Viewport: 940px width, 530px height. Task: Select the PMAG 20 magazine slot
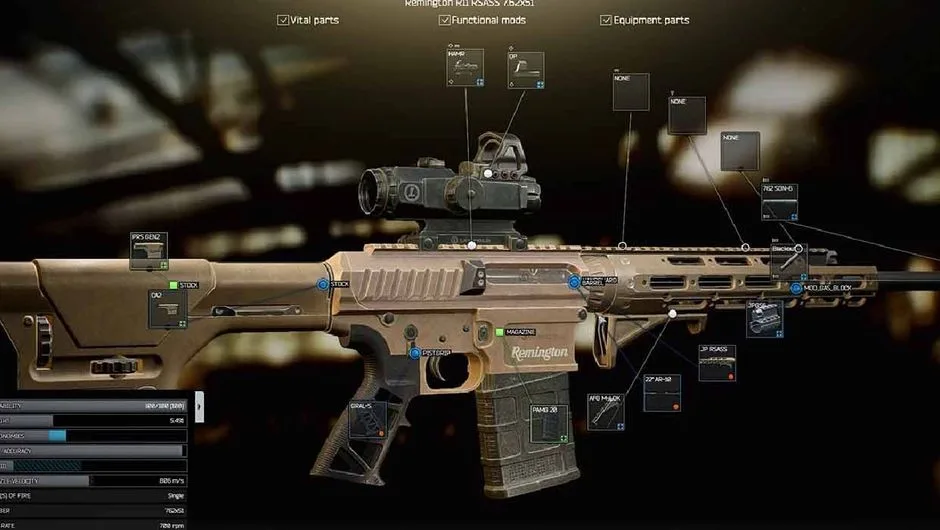tap(550, 423)
